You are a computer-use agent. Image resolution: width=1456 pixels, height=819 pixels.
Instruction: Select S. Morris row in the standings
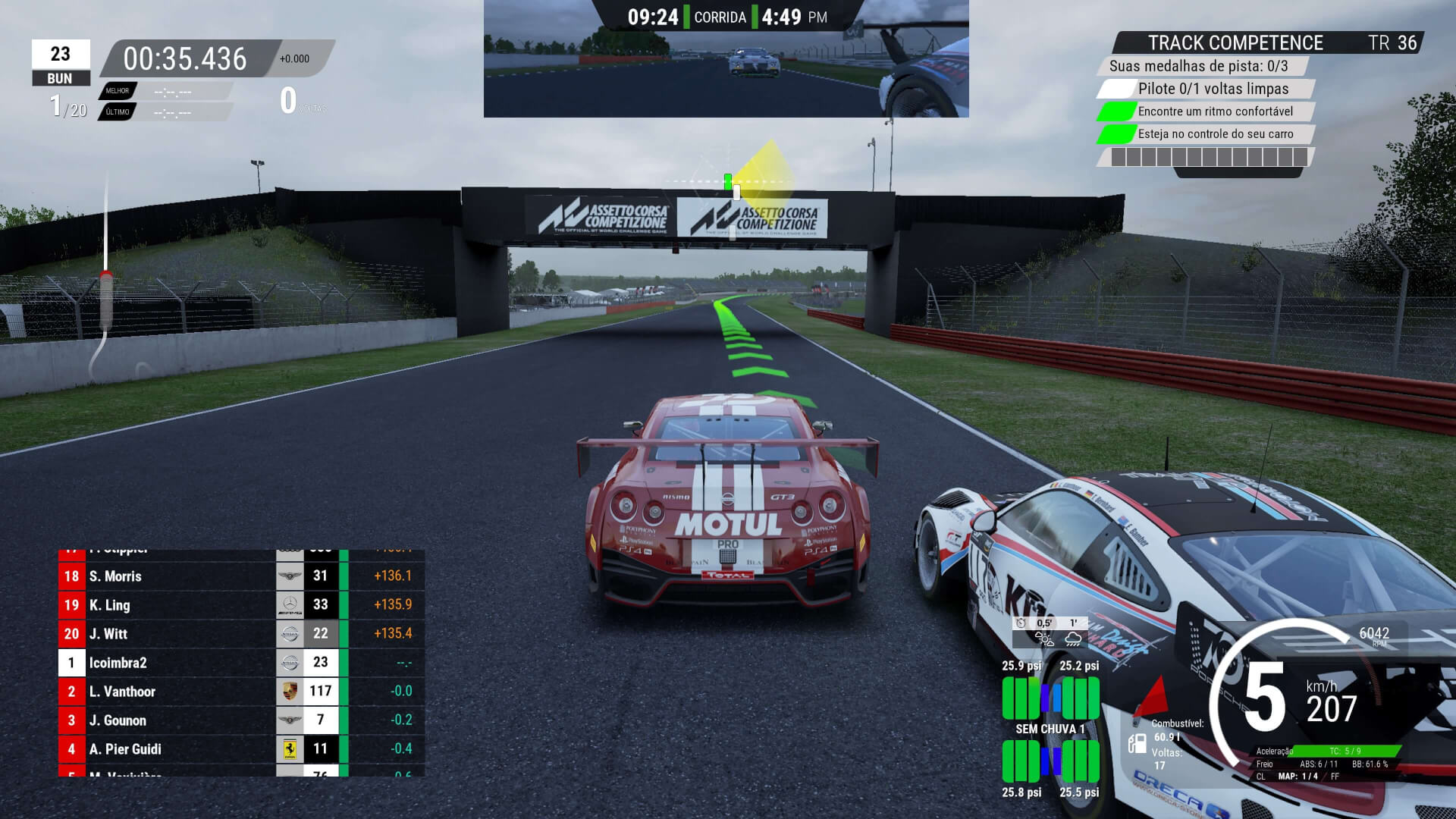pos(241,576)
